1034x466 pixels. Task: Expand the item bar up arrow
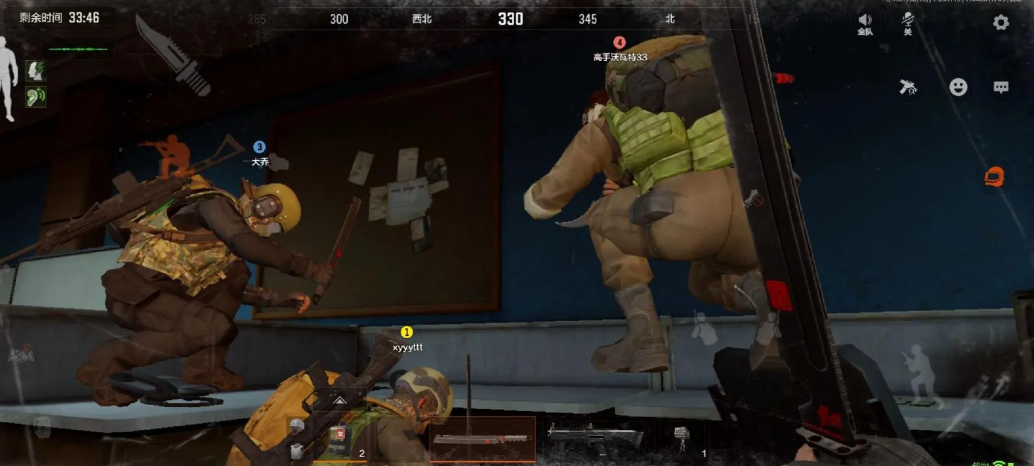[339, 400]
